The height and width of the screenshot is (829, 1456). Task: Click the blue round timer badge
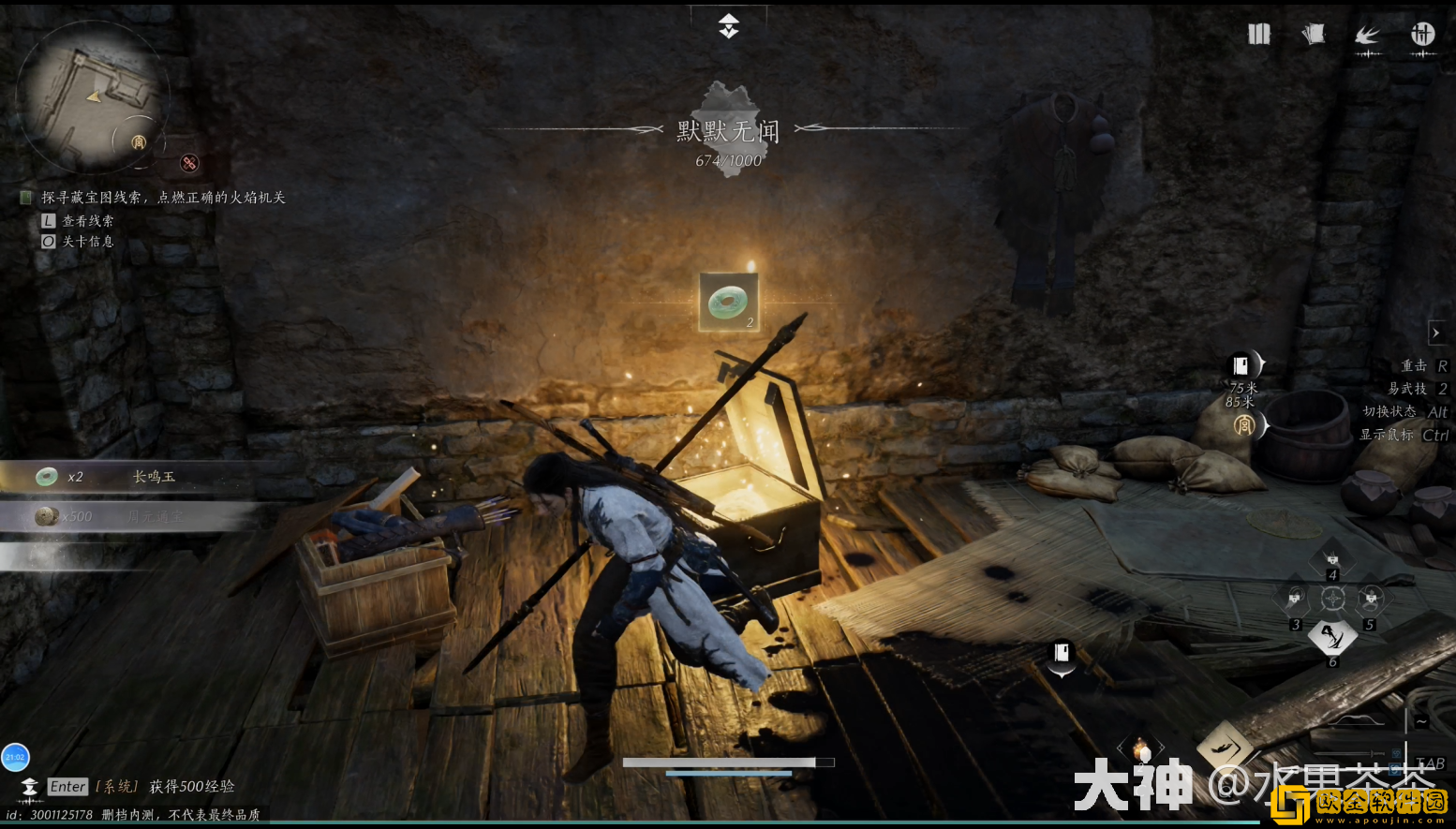pos(15,757)
